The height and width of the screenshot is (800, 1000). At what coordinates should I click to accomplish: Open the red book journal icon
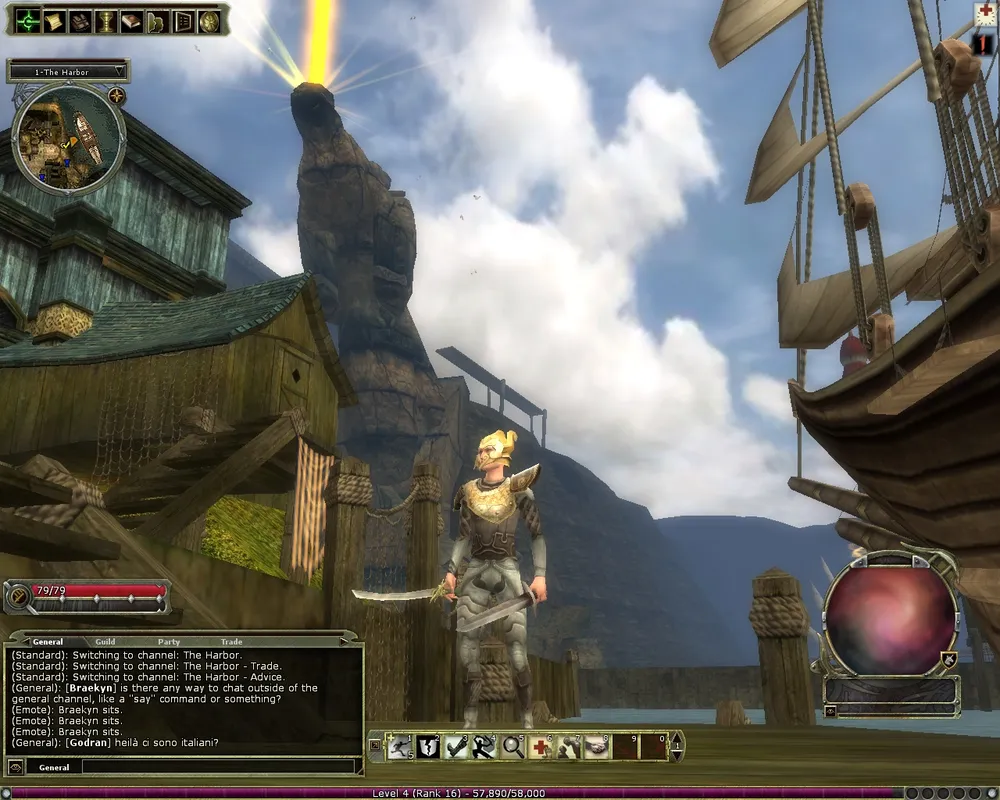[130, 20]
